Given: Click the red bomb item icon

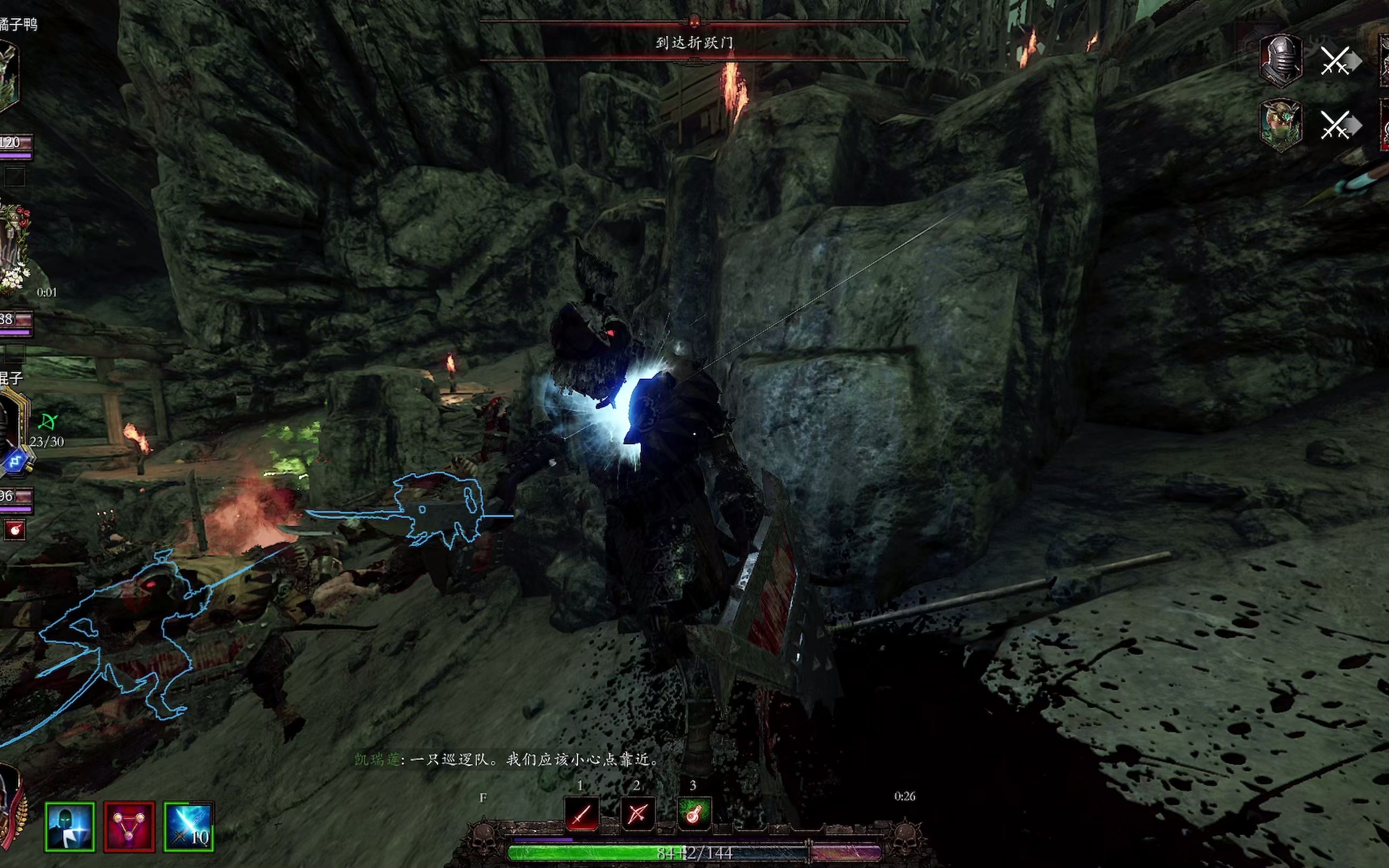Looking at the screenshot, I should 15,530.
